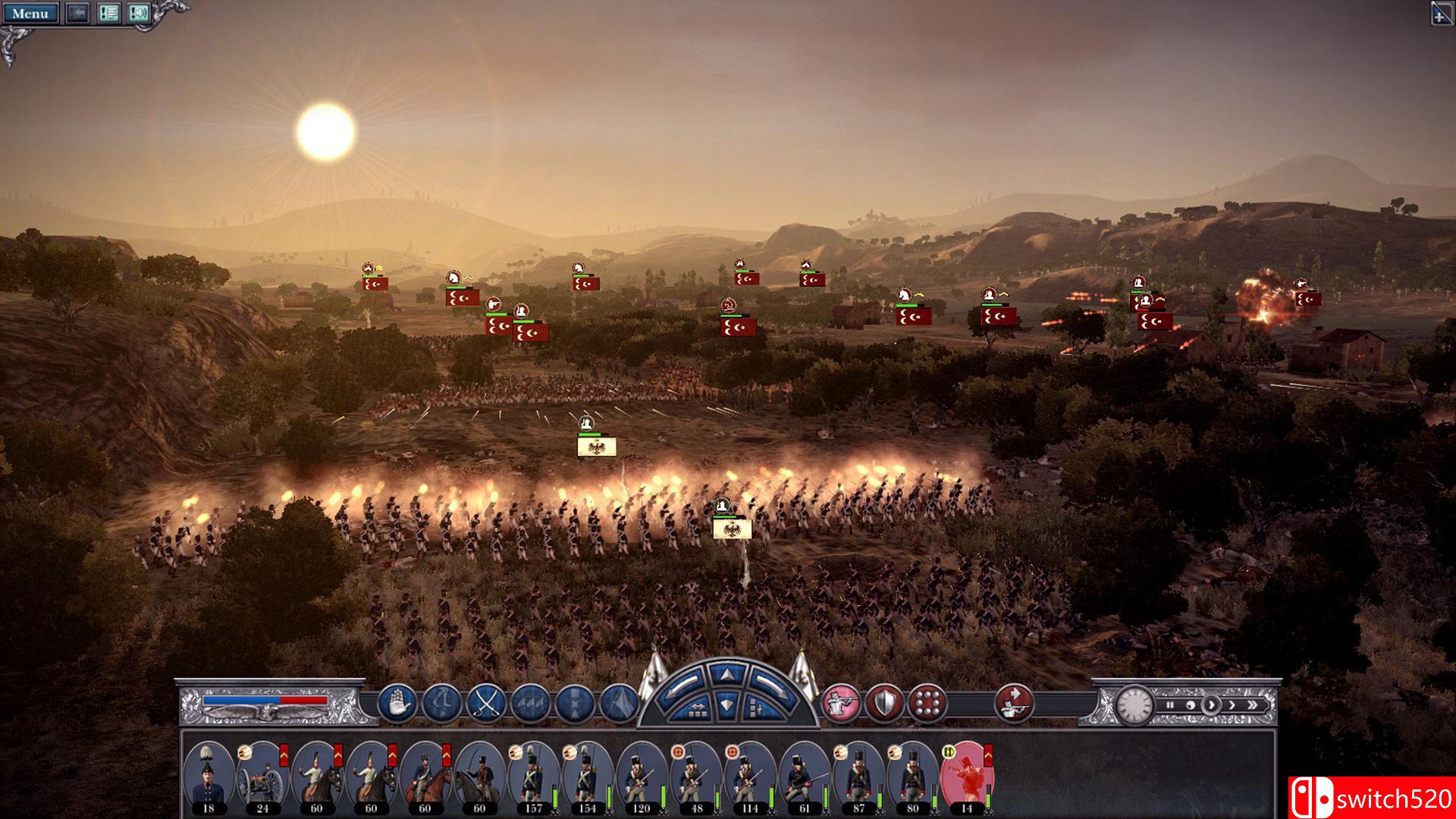Screen dimensions: 1456x819
Task: Open the Menu button
Action: click(30, 14)
